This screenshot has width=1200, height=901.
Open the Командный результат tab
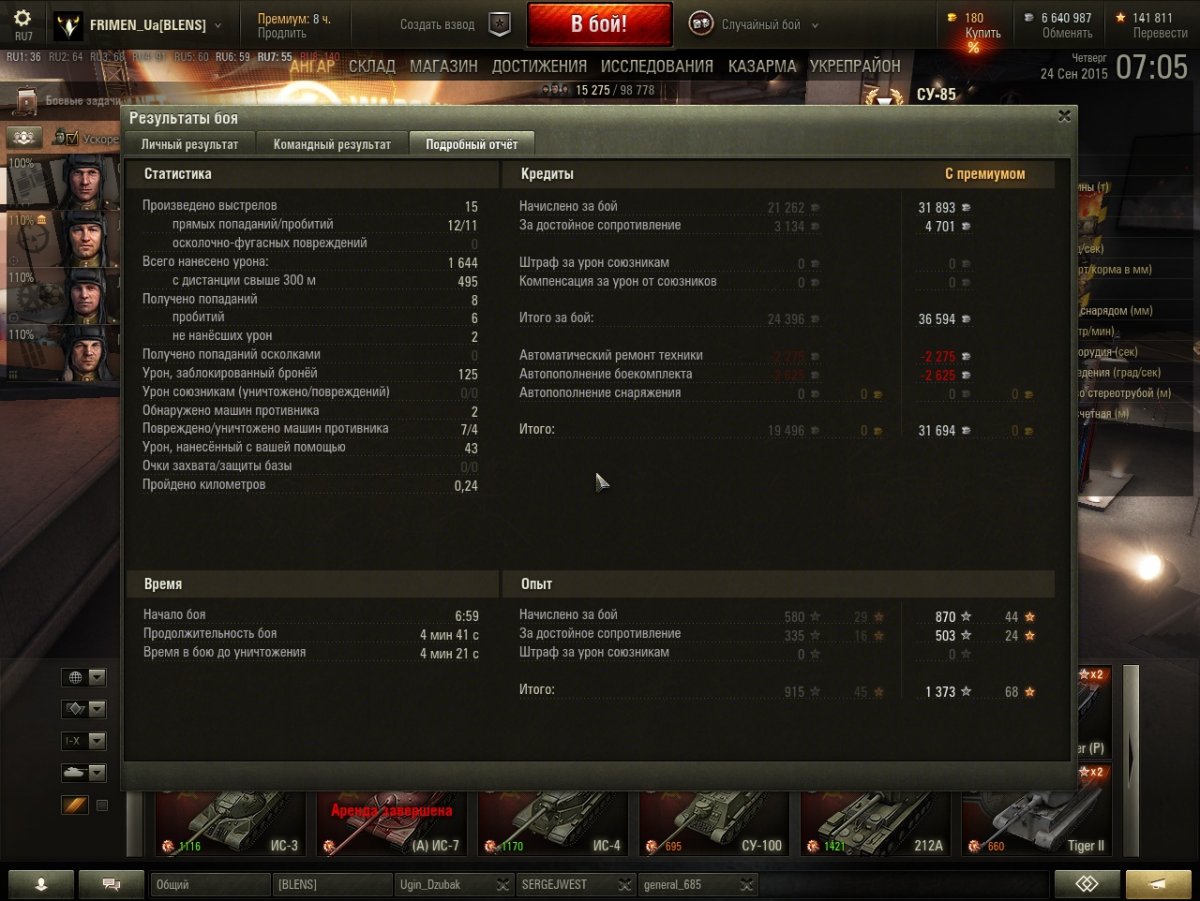pyautogui.click(x=332, y=144)
